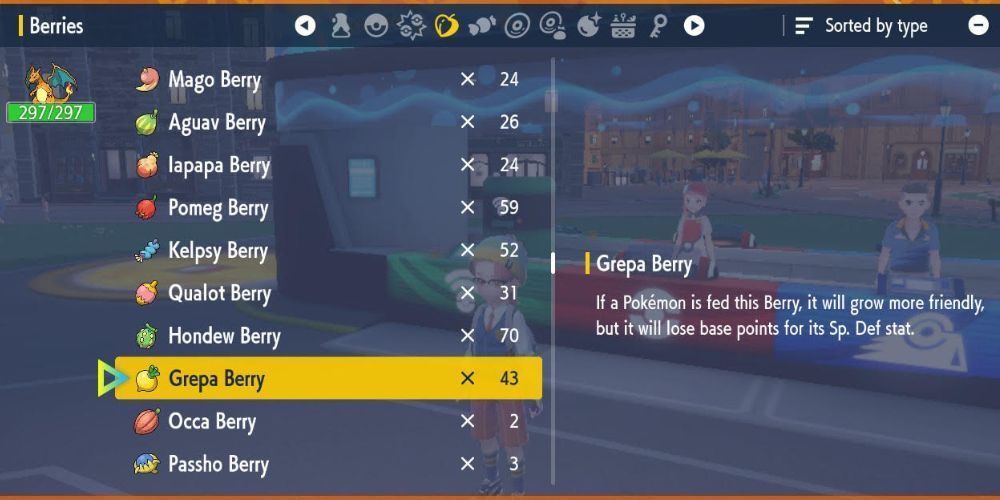1000x500 pixels.
Task: Change the Sorted by type option
Action: click(x=862, y=27)
